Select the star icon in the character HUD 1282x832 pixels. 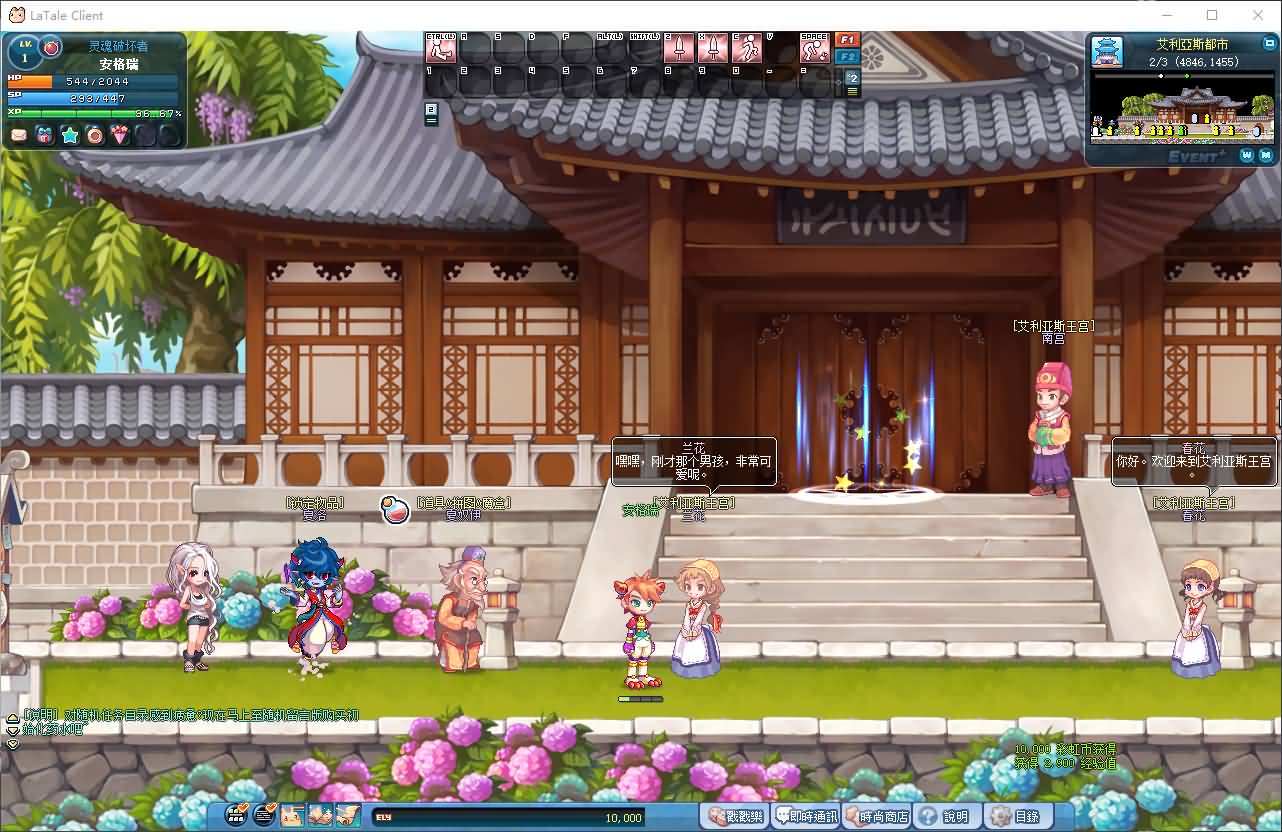(70, 135)
